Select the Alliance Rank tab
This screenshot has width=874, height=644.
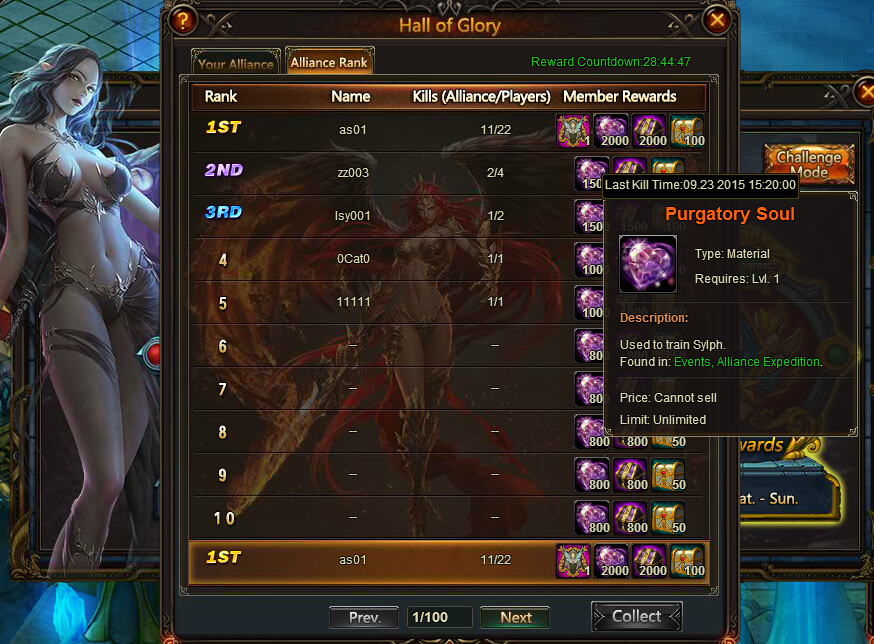(328, 62)
